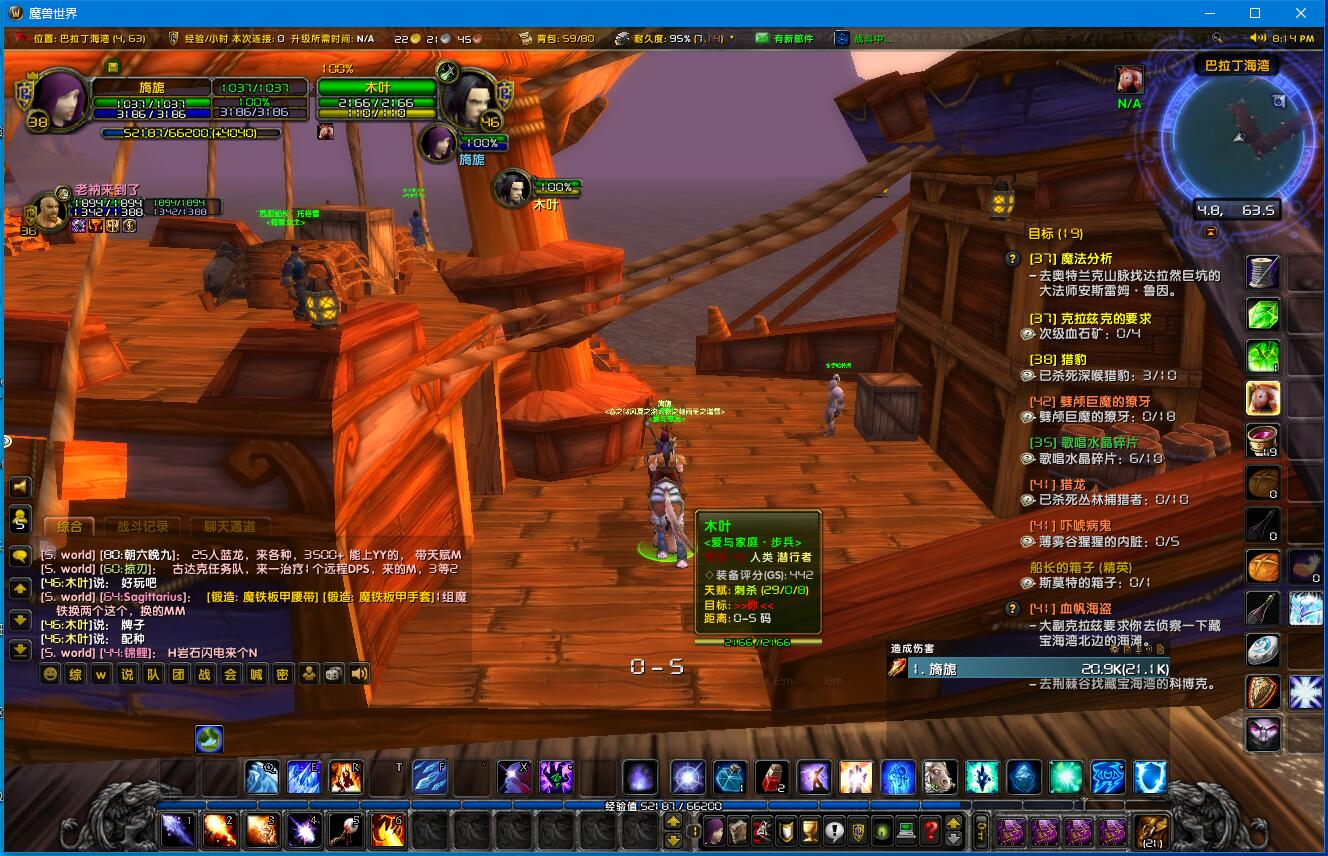Click the 有新邮件 new mail indicator
The image size is (1328, 856).
point(784,39)
